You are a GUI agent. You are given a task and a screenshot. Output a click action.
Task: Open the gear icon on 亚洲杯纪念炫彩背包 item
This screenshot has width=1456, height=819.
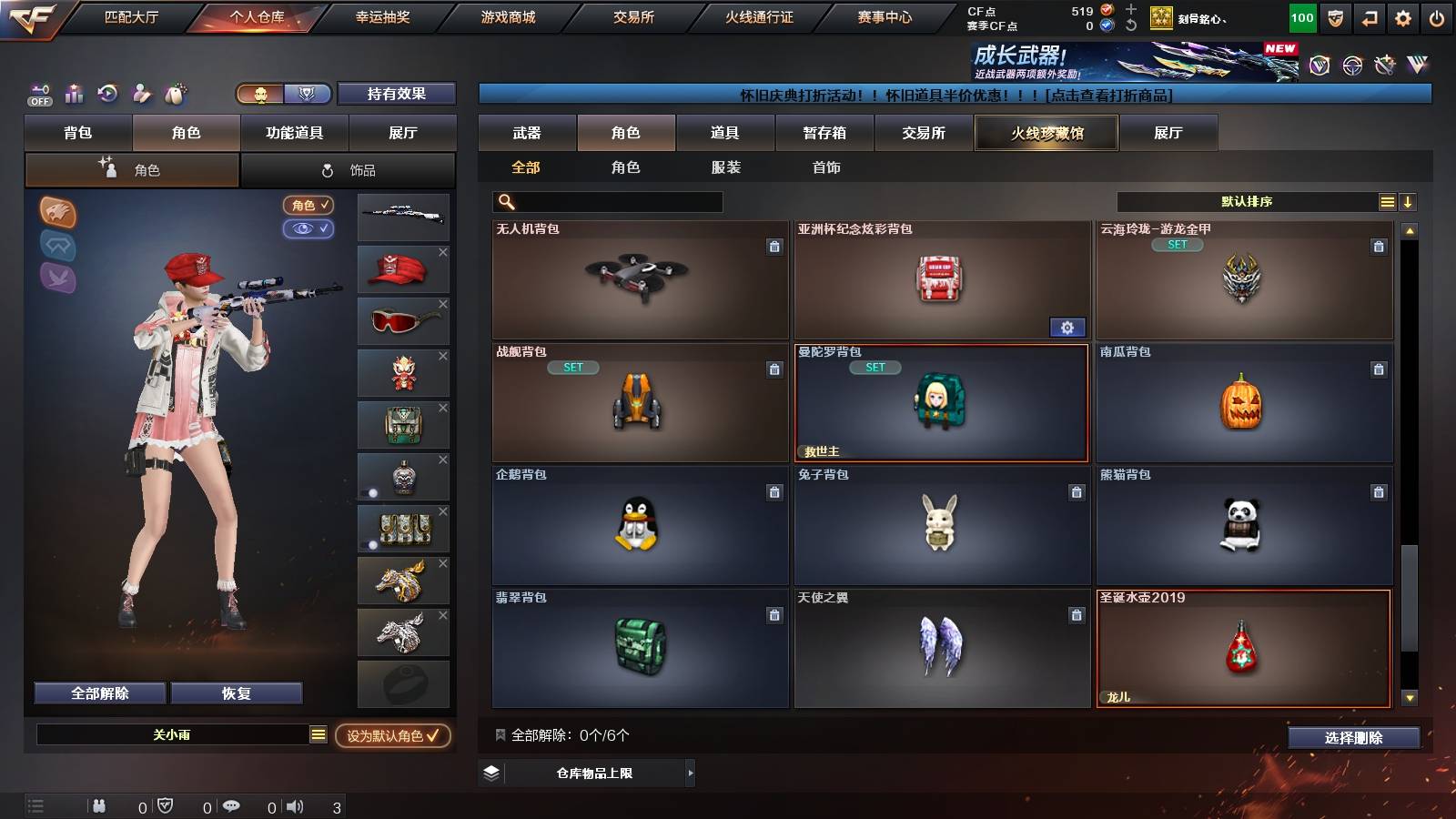click(x=1067, y=327)
